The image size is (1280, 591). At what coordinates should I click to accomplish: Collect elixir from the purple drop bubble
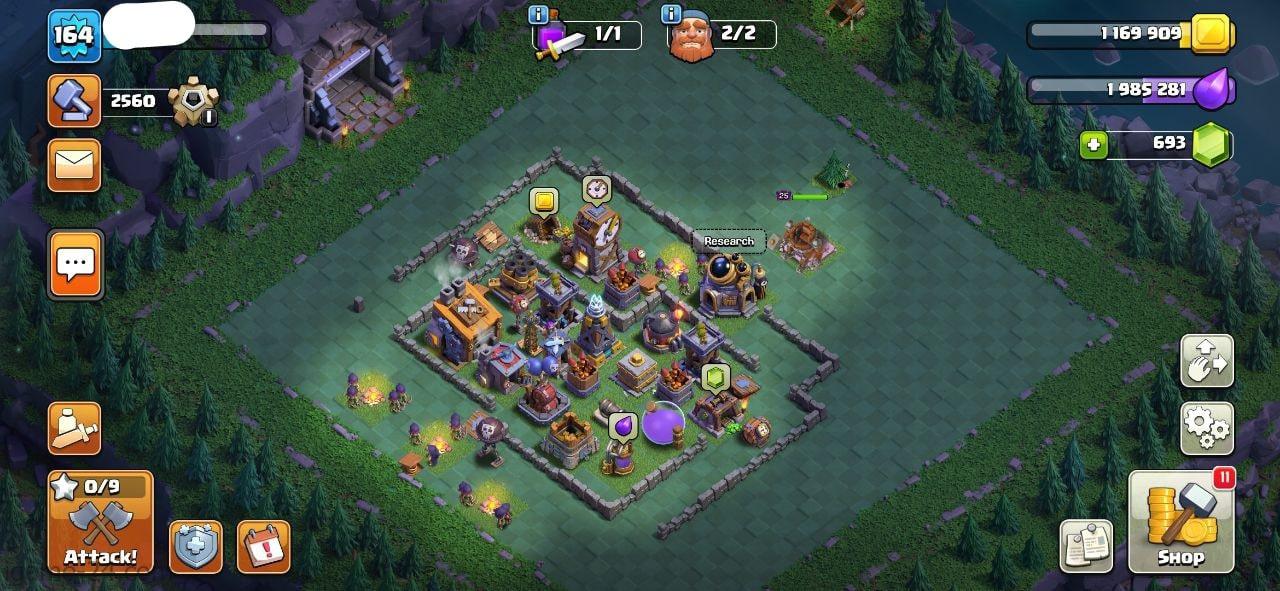pyautogui.click(x=623, y=426)
